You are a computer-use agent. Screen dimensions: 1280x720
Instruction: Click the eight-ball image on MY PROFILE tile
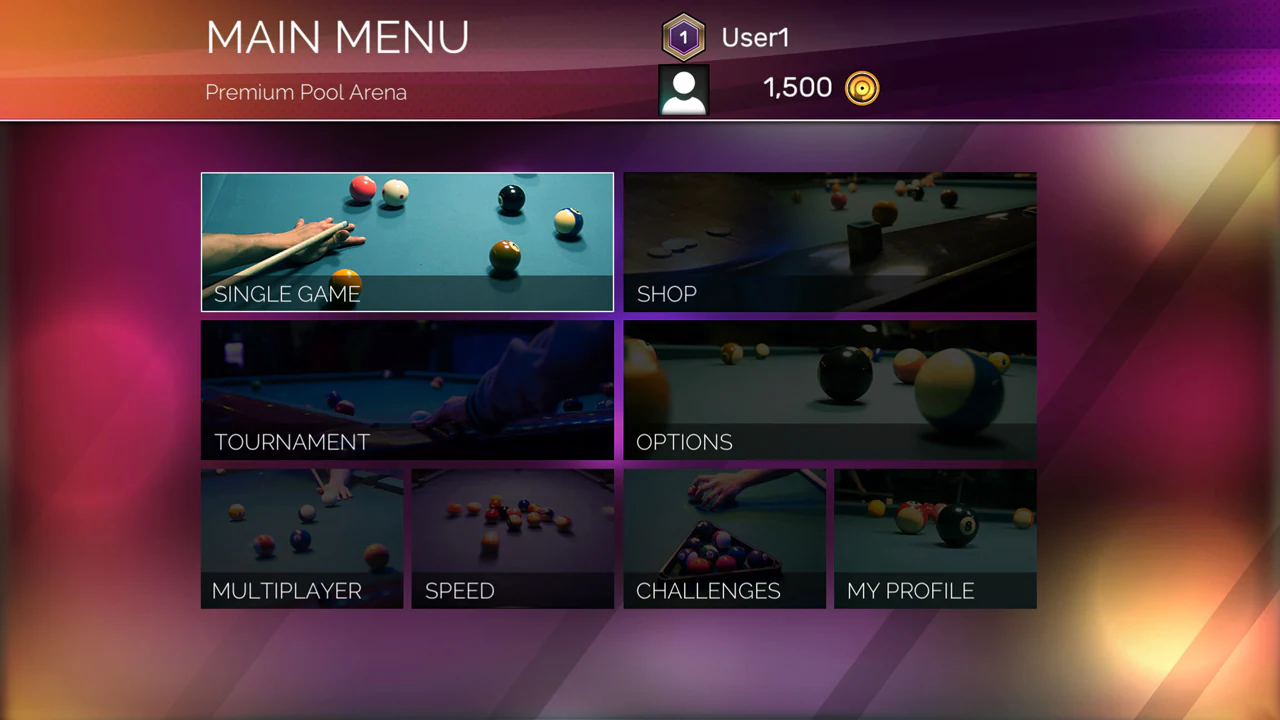coord(935,520)
